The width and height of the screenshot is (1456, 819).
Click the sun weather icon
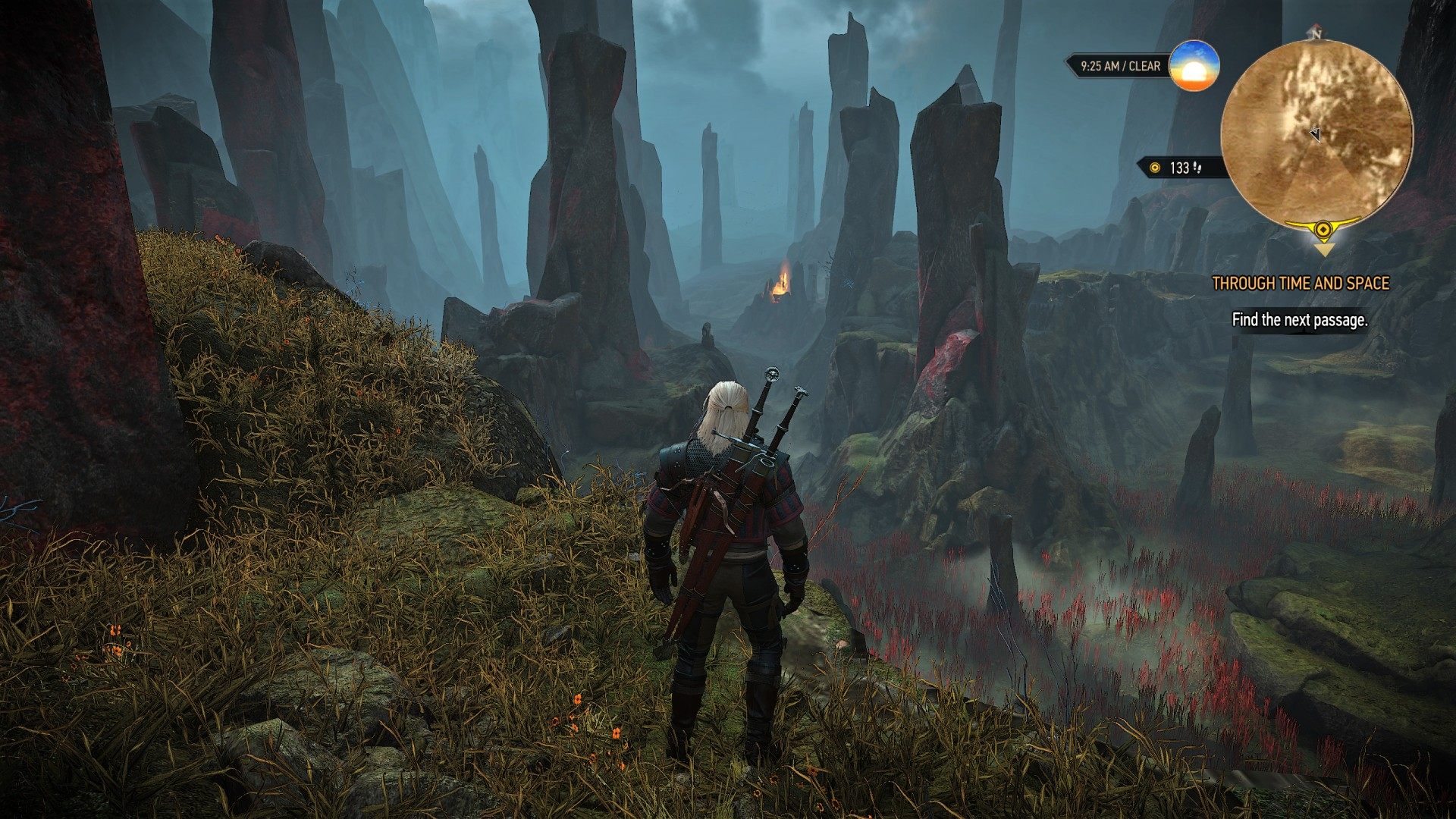tap(1194, 67)
